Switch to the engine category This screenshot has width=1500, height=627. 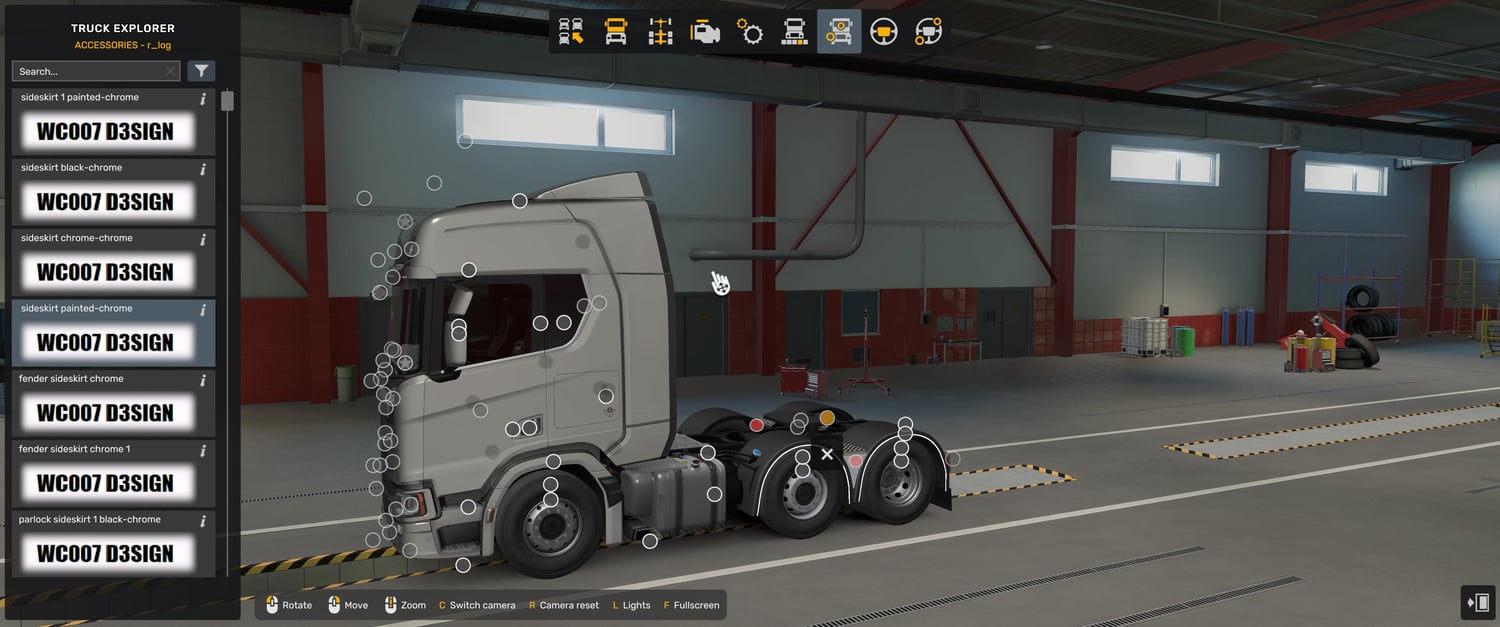pos(705,32)
